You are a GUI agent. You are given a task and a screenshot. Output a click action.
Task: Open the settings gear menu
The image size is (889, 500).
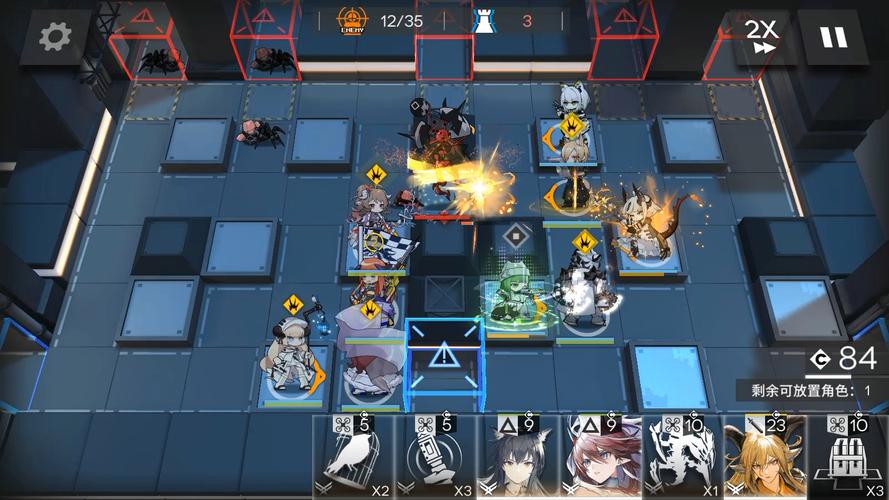click(x=55, y=37)
